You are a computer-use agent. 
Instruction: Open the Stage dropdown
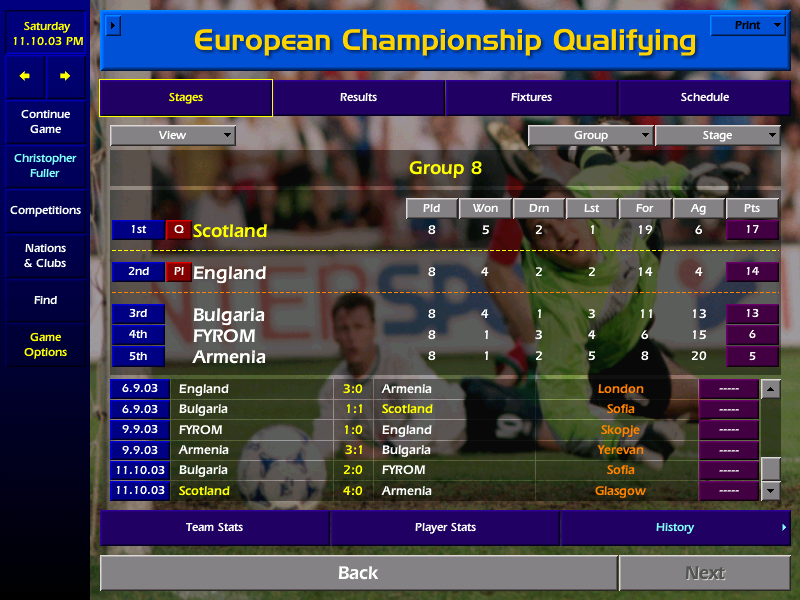click(x=717, y=135)
